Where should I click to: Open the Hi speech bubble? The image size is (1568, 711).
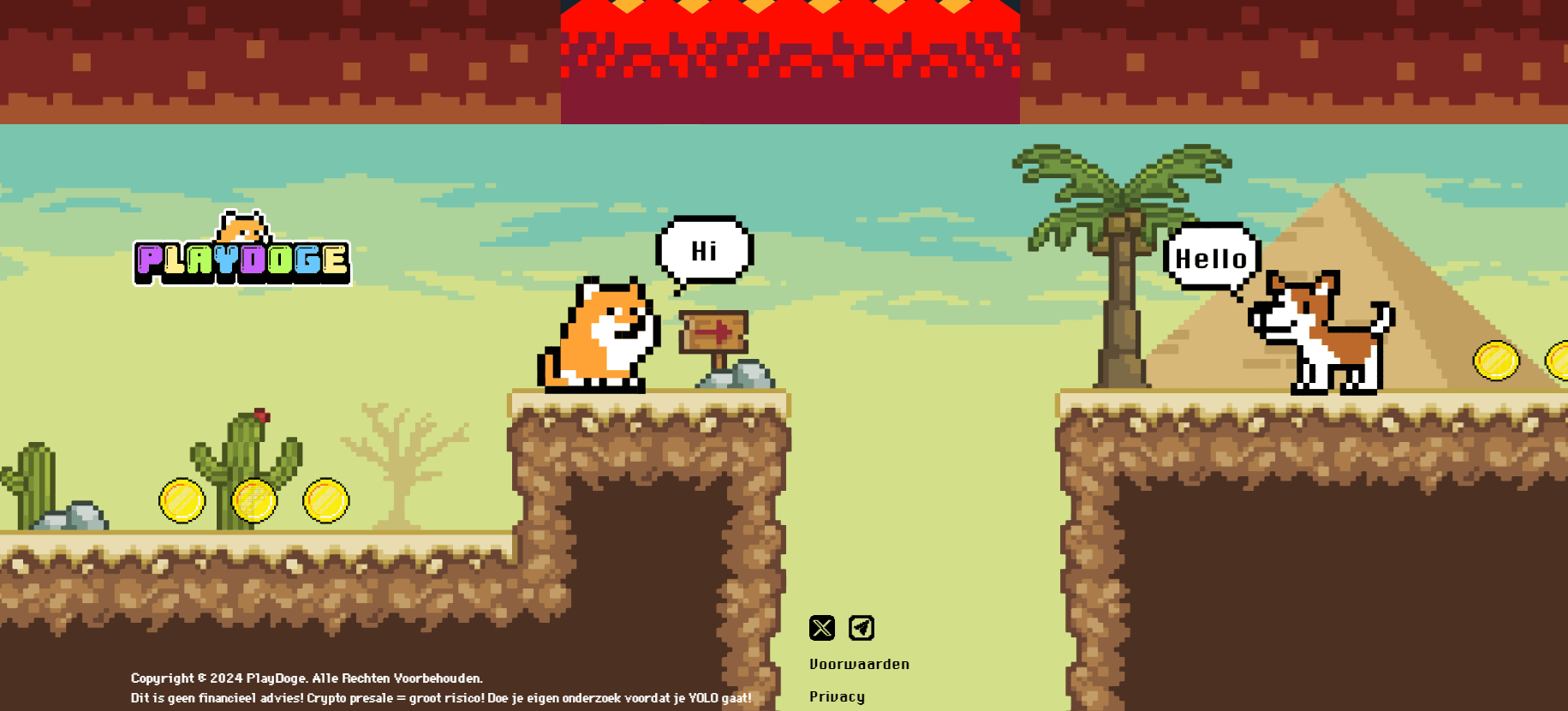click(x=704, y=250)
